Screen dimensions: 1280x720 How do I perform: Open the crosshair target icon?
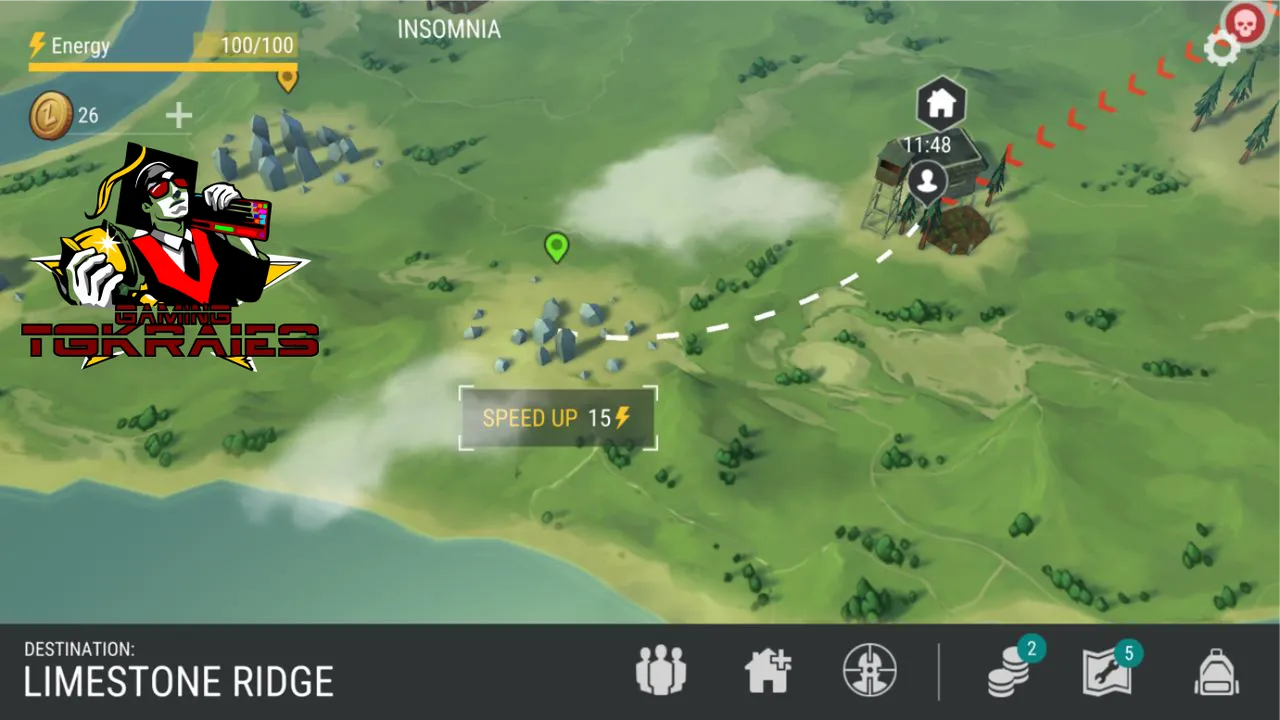[x=869, y=670]
